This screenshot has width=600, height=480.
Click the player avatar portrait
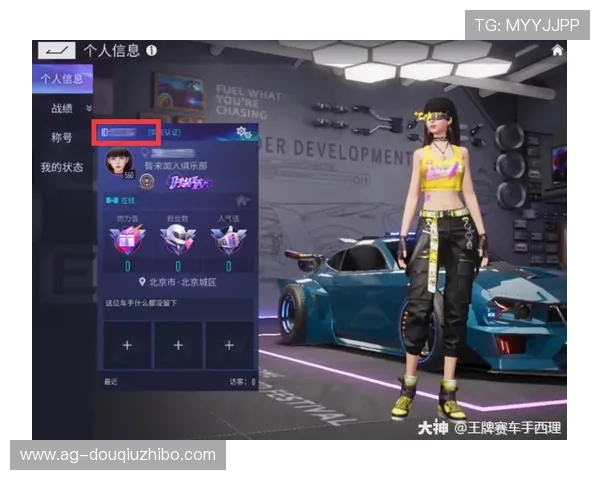(119, 162)
